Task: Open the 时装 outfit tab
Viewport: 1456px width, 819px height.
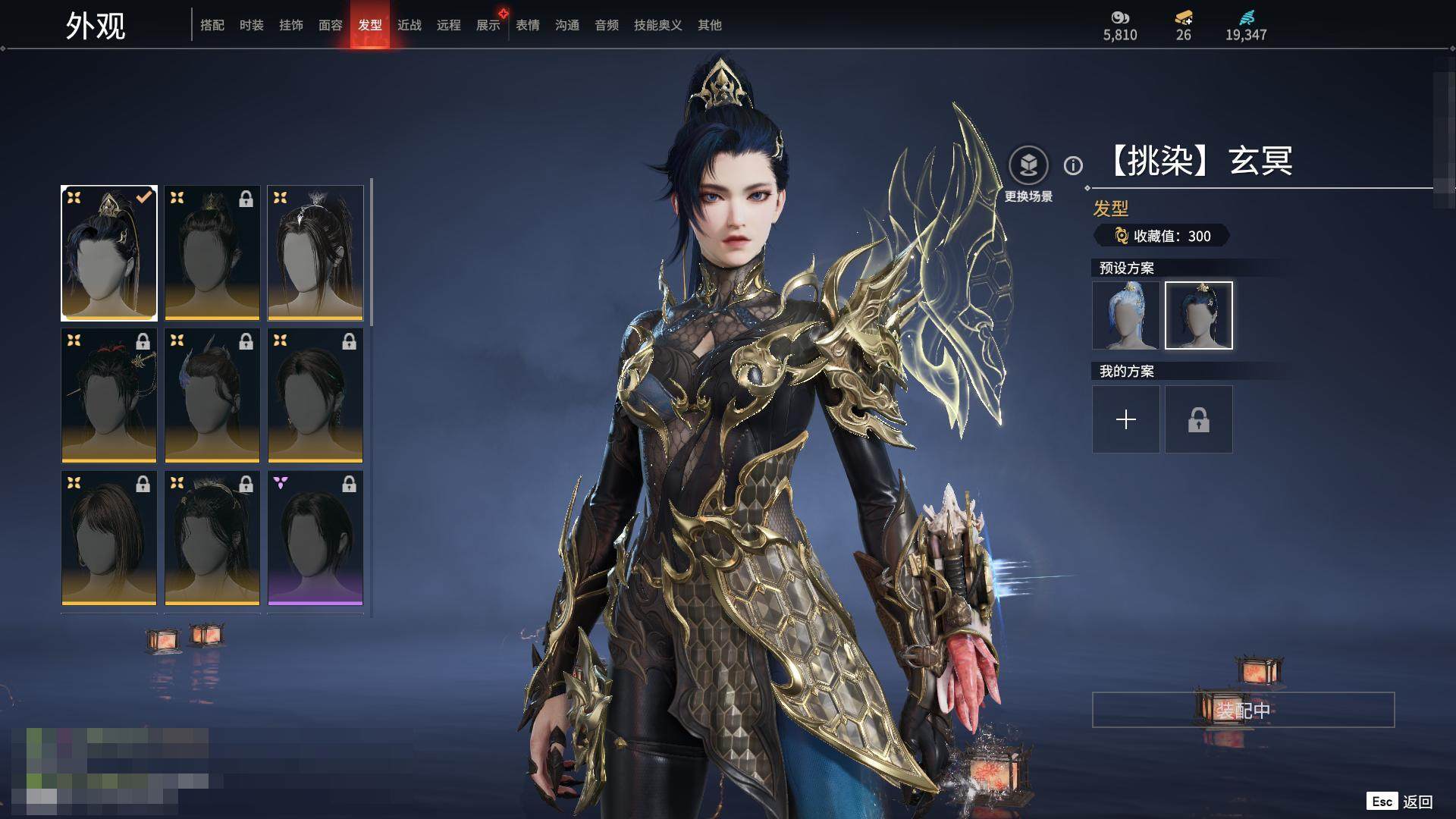Action: 252,25
